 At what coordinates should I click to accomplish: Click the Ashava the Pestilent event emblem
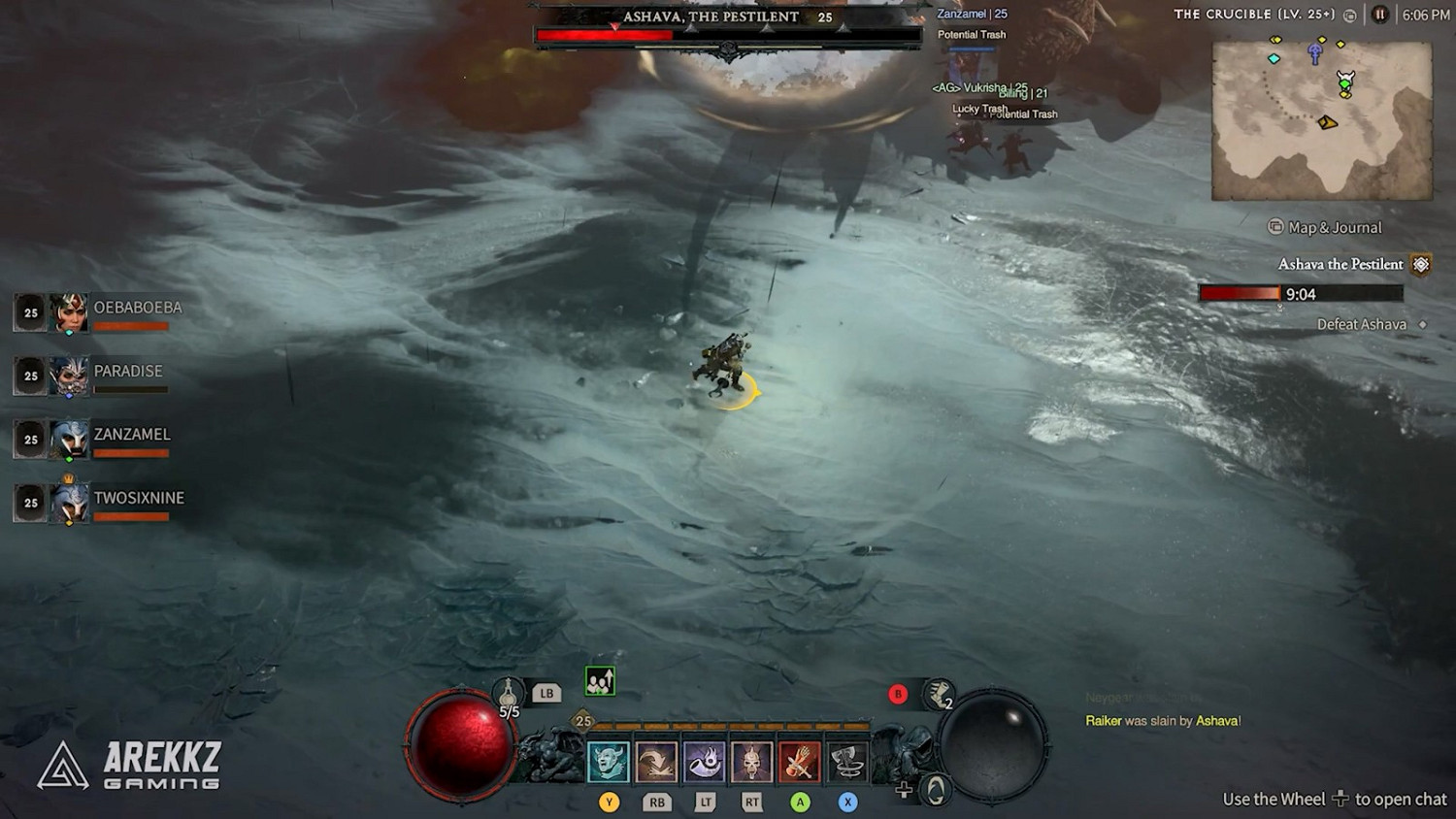tap(1421, 263)
